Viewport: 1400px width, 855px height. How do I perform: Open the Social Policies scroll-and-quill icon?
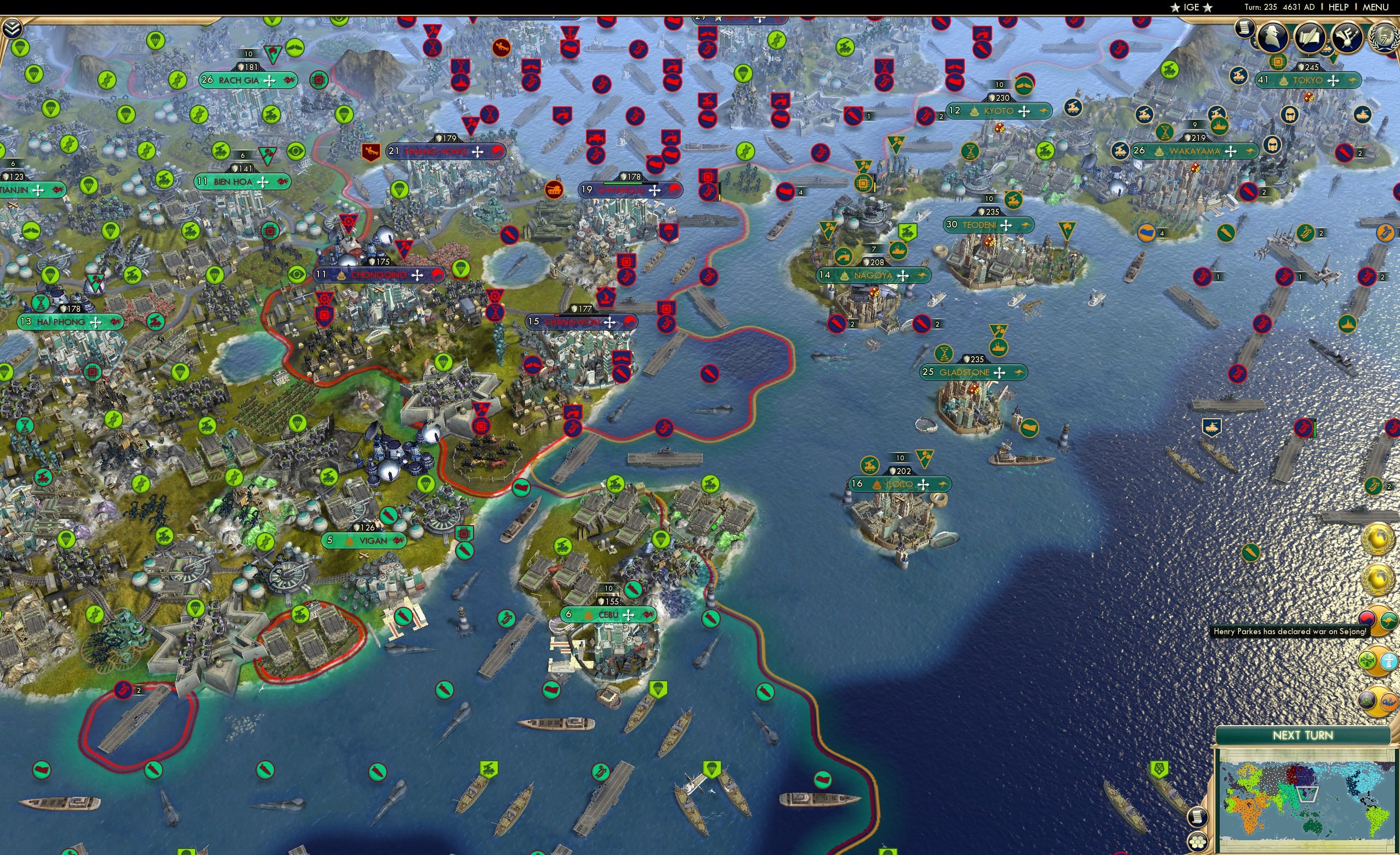tap(1310, 36)
